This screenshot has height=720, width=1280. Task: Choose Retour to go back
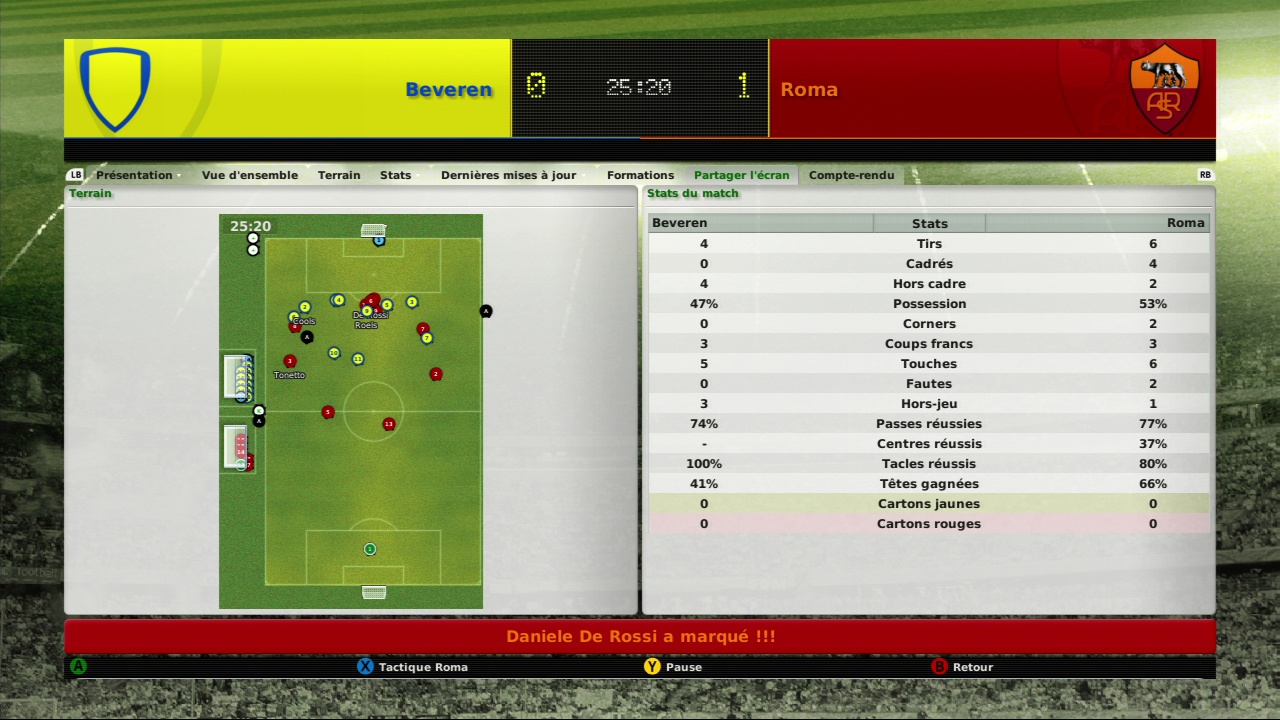[972, 667]
